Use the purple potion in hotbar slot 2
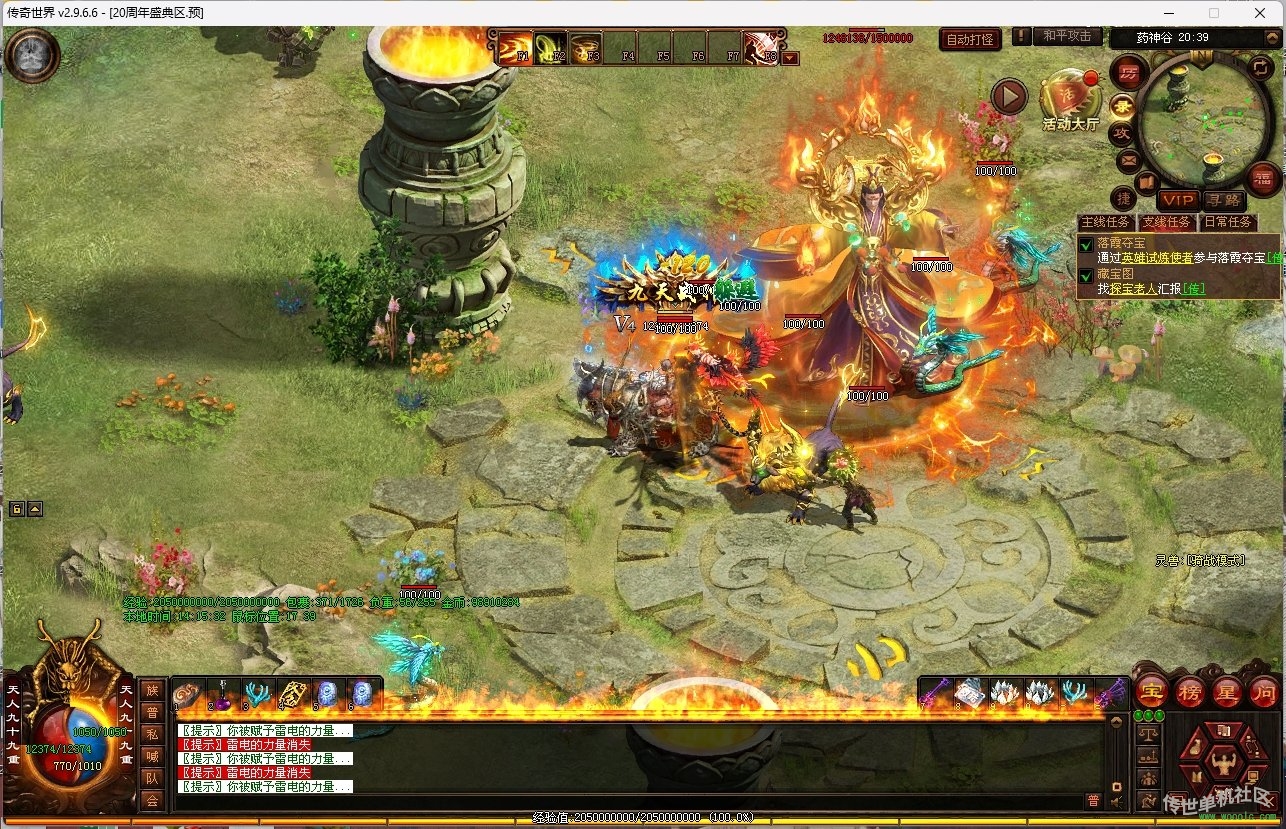Screen dimensions: 1286x829 coord(221,694)
